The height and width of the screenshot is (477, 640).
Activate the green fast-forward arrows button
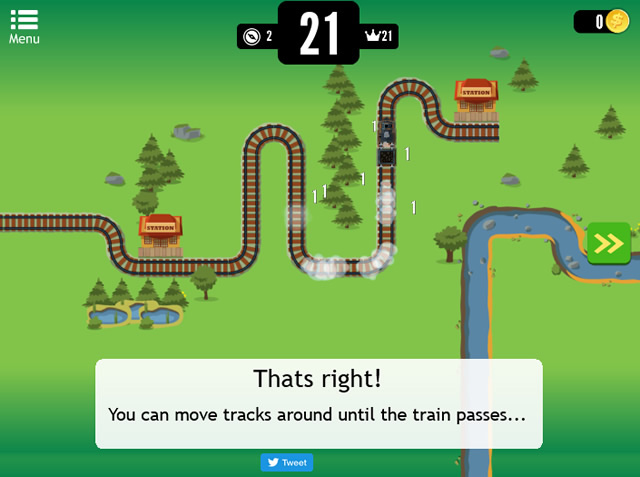pos(608,243)
